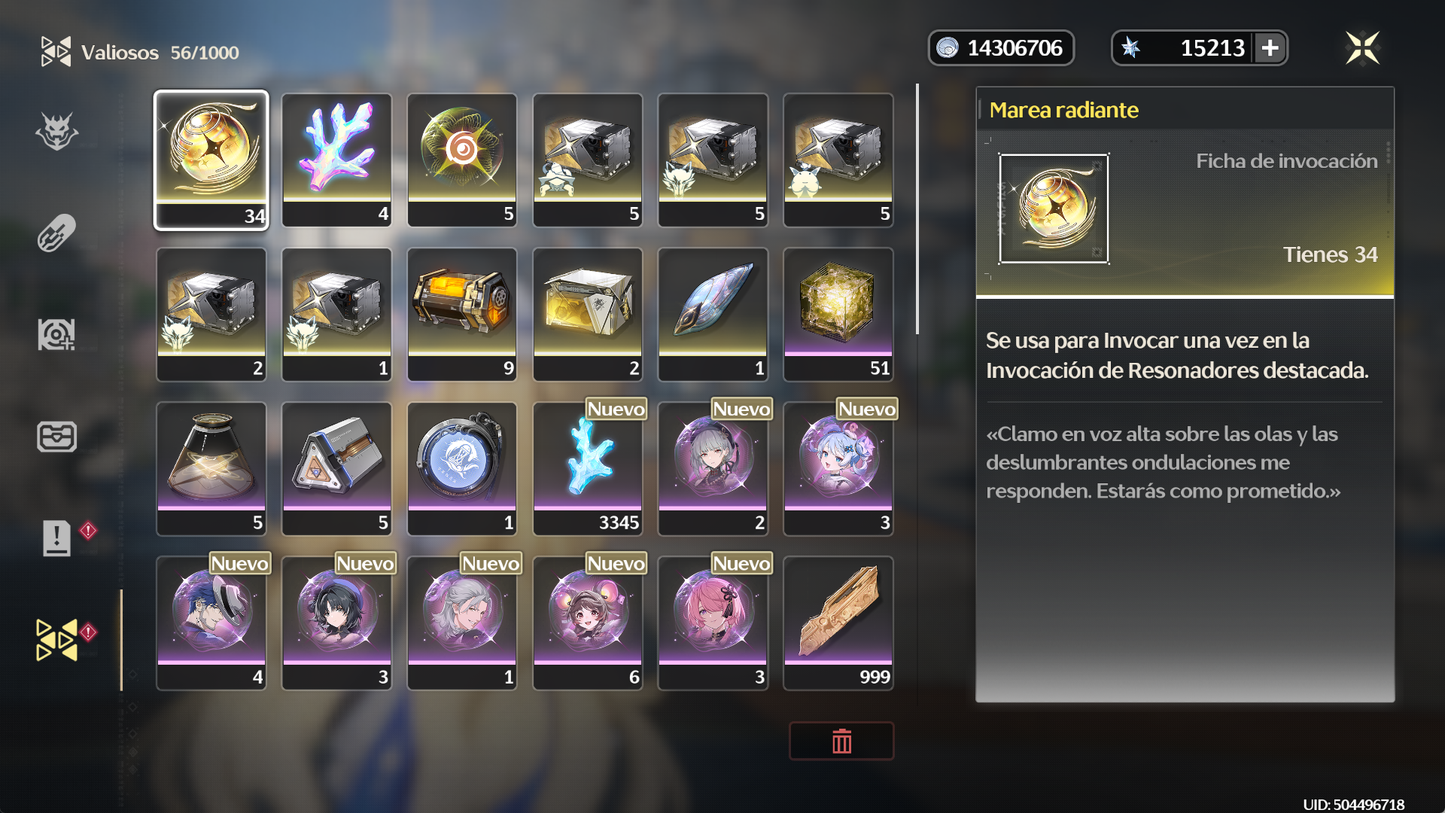Switch to the chest icon category tab
Image resolution: width=1445 pixels, height=813 pixels.
point(57,437)
